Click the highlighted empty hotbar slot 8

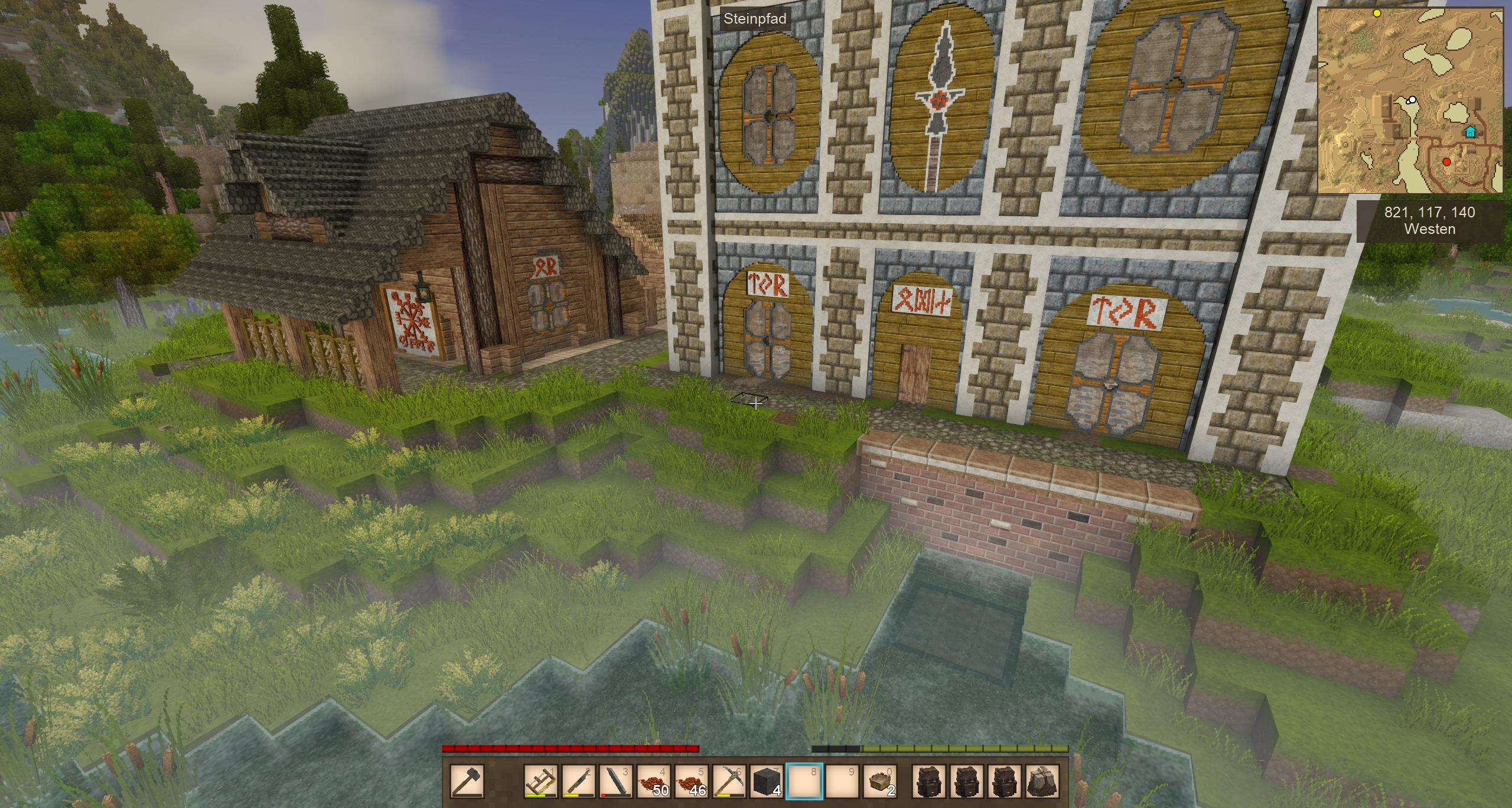(x=805, y=781)
